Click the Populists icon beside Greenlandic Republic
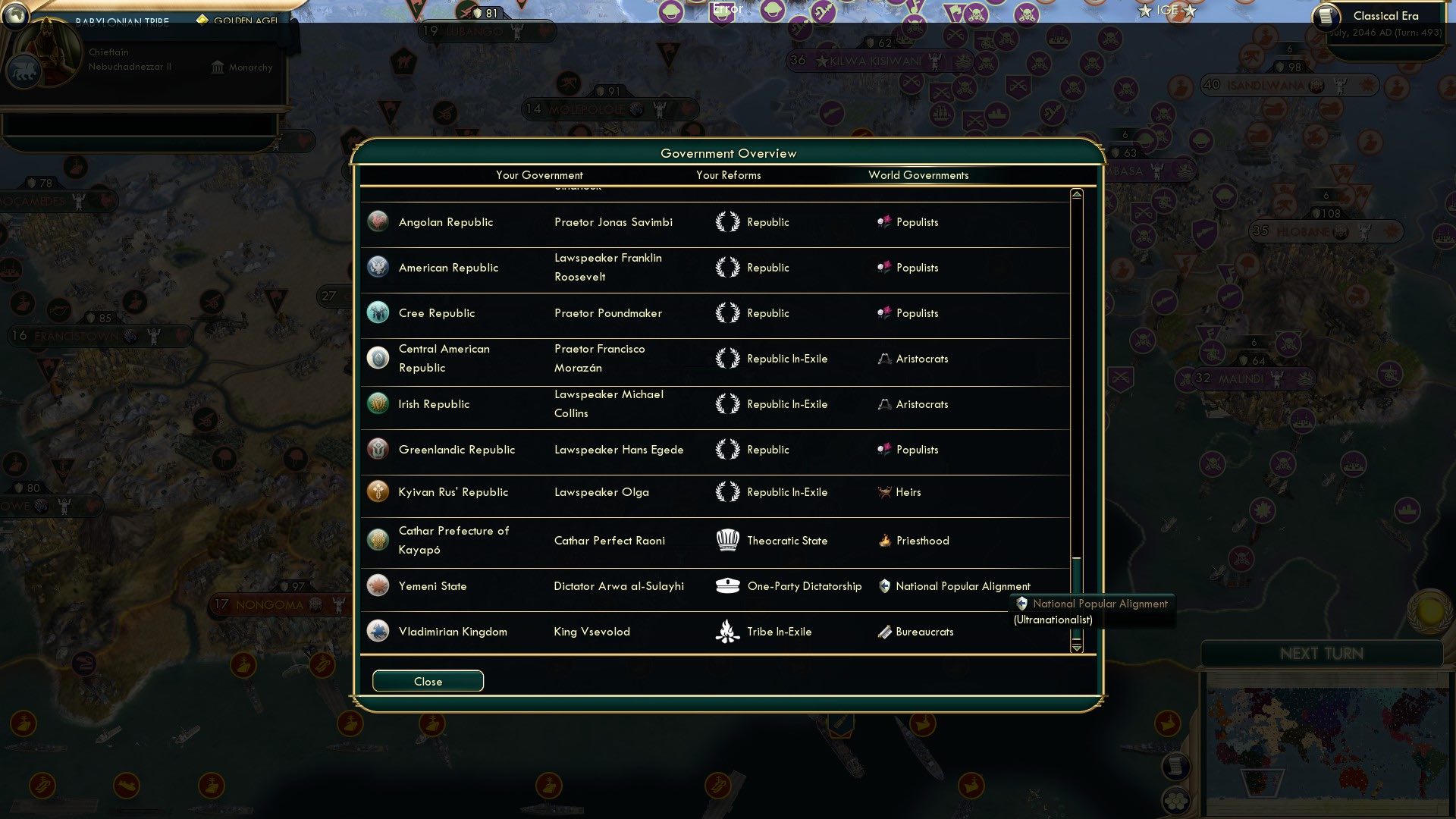Image resolution: width=1456 pixels, height=819 pixels. [885, 449]
